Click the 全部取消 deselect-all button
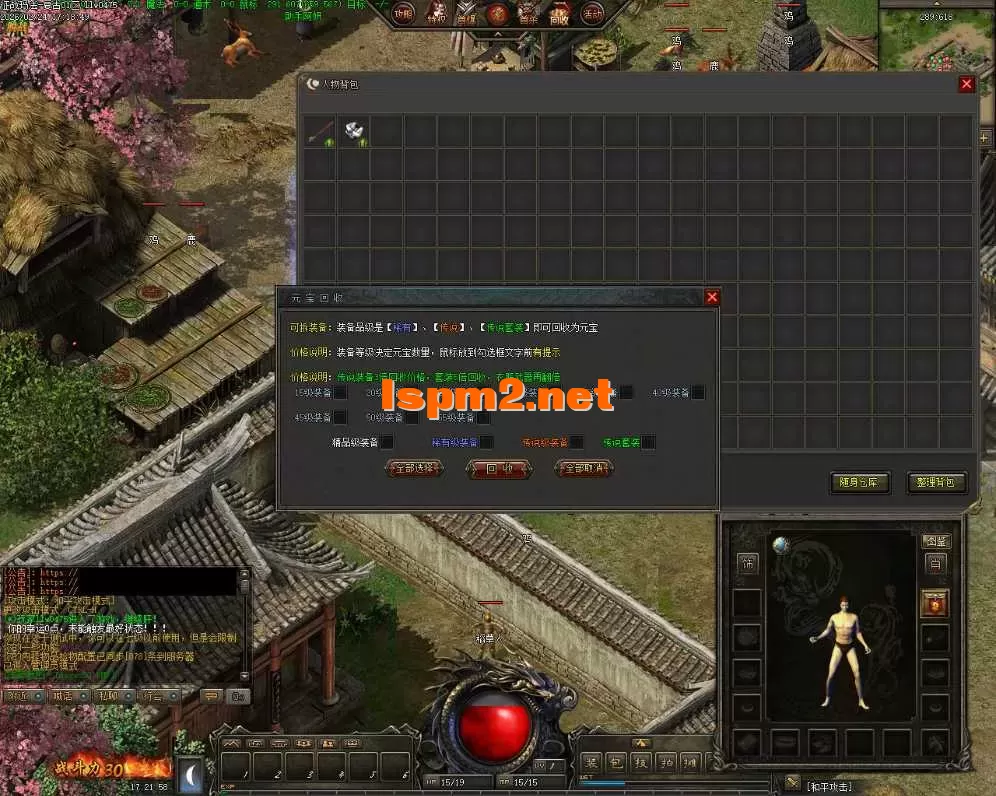 coord(584,468)
